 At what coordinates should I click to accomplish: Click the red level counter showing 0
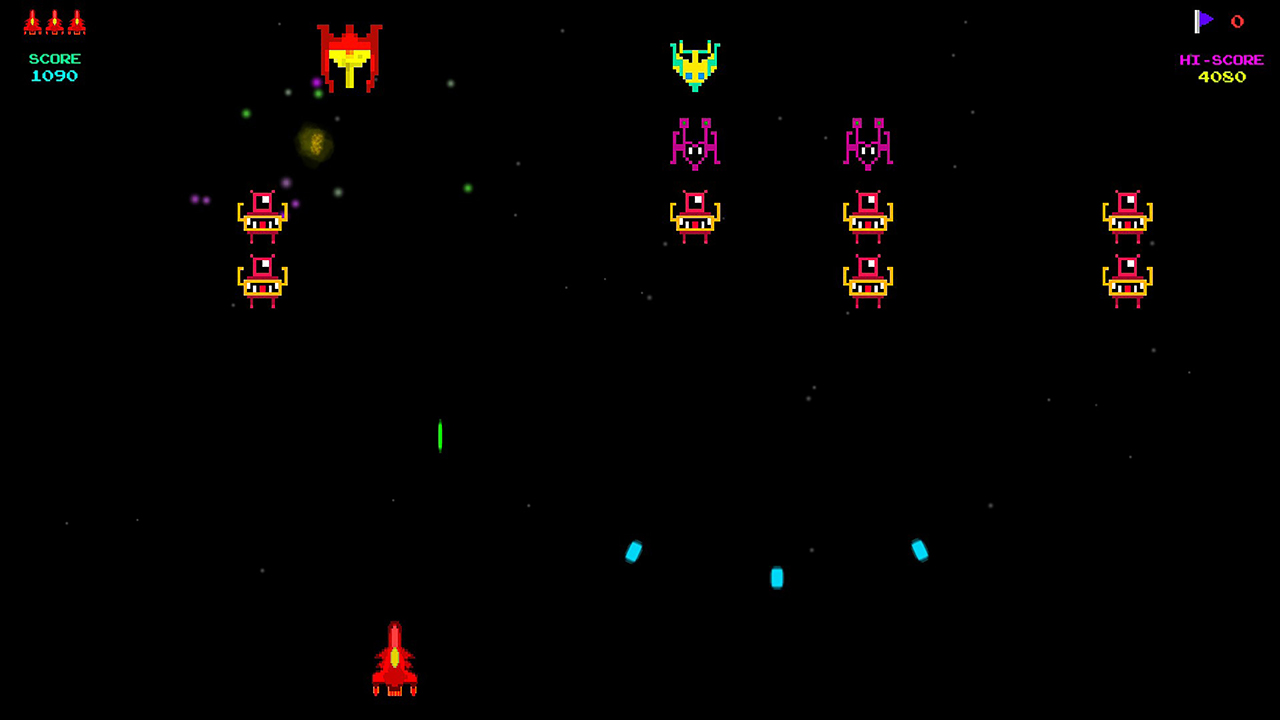pos(1237,21)
